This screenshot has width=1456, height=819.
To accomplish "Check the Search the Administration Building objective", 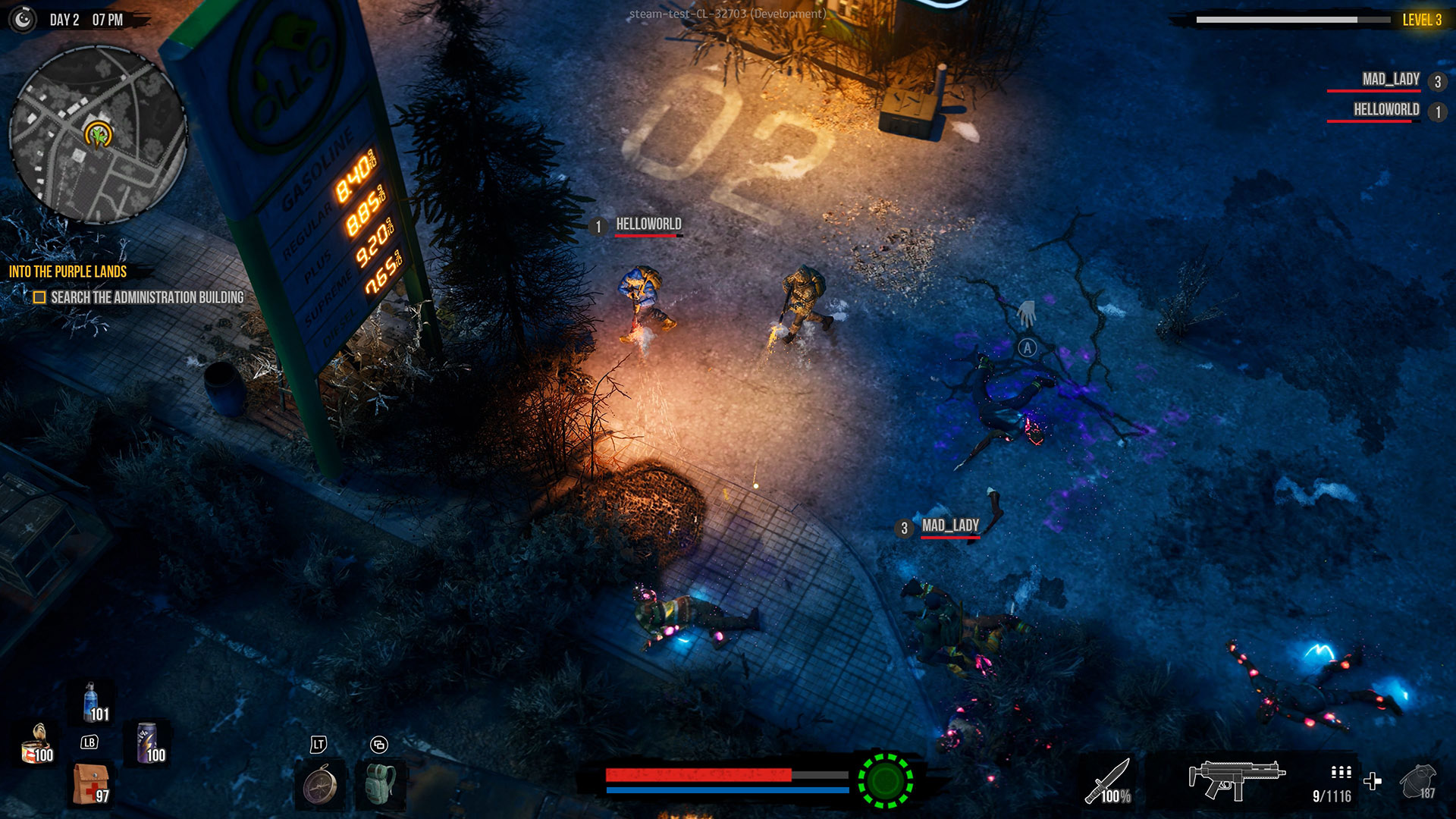I will [x=39, y=299].
